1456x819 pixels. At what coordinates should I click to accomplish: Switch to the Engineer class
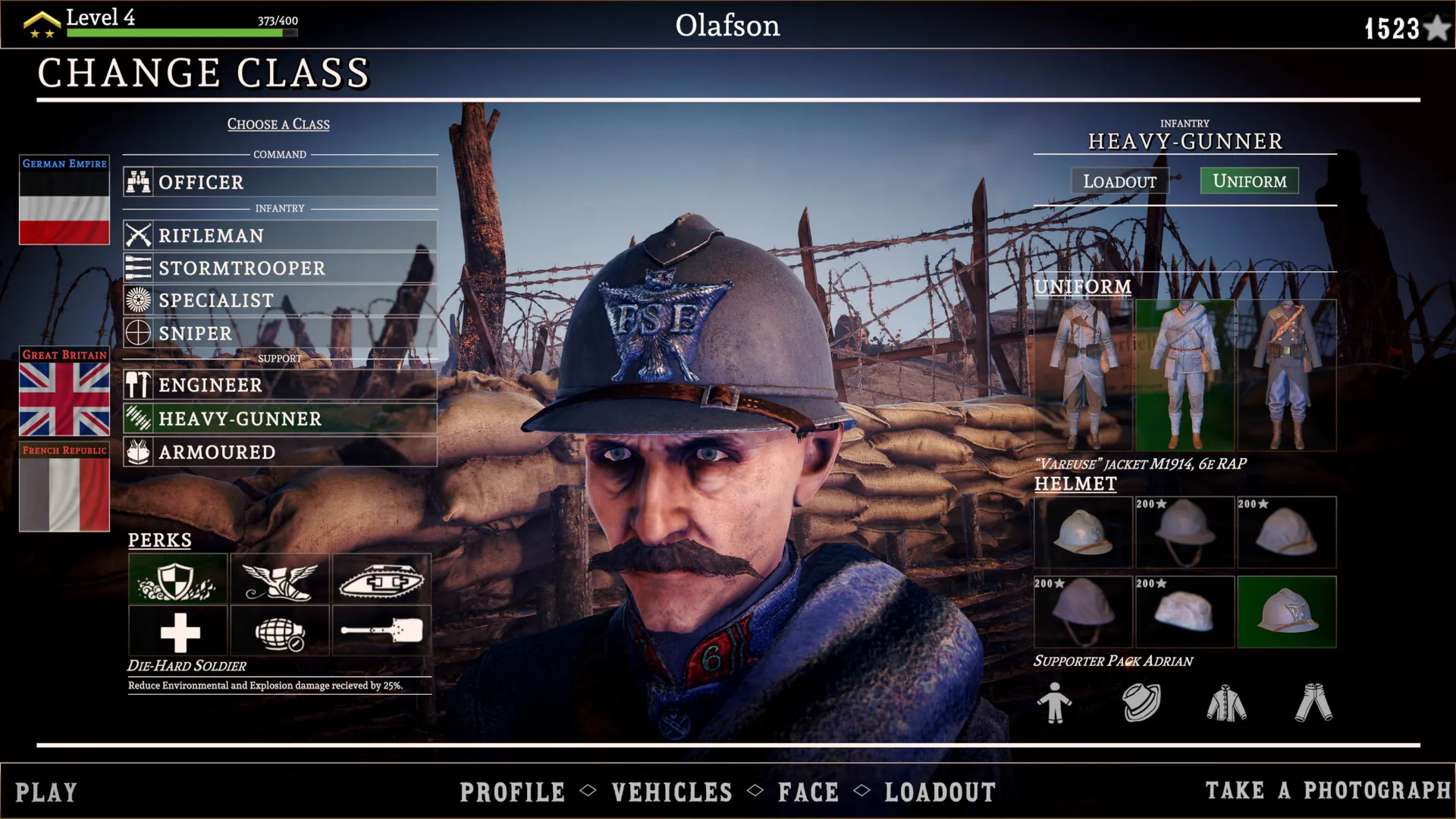280,385
